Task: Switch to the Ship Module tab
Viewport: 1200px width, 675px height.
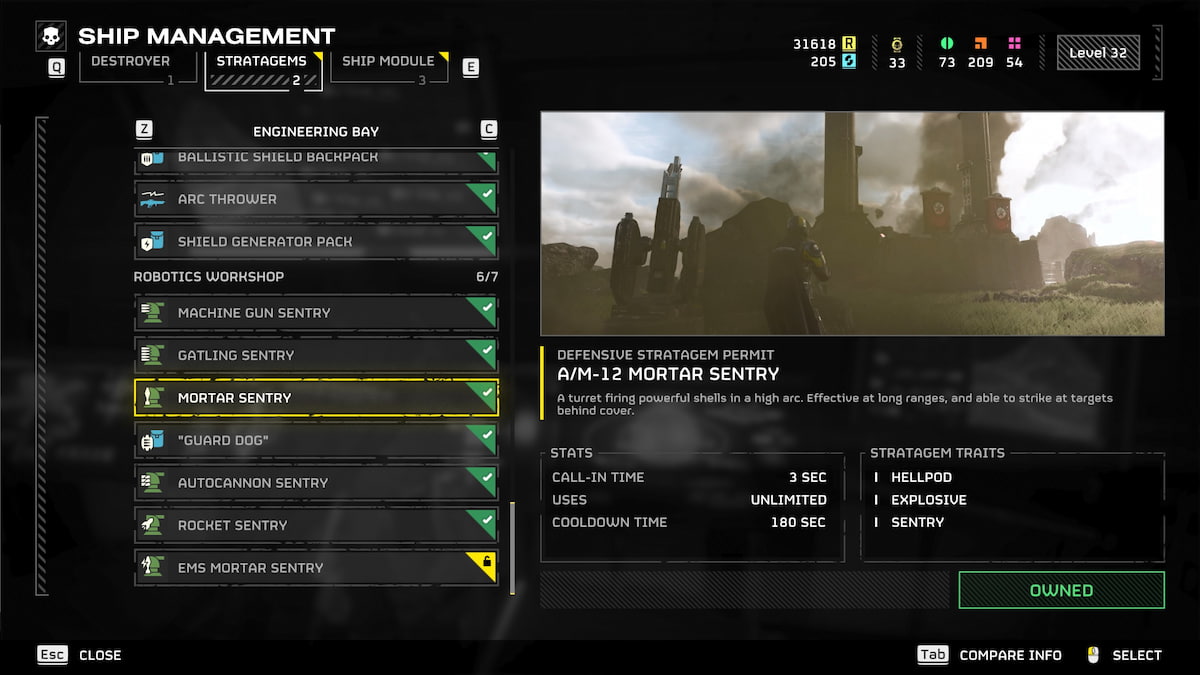Action: click(x=388, y=68)
